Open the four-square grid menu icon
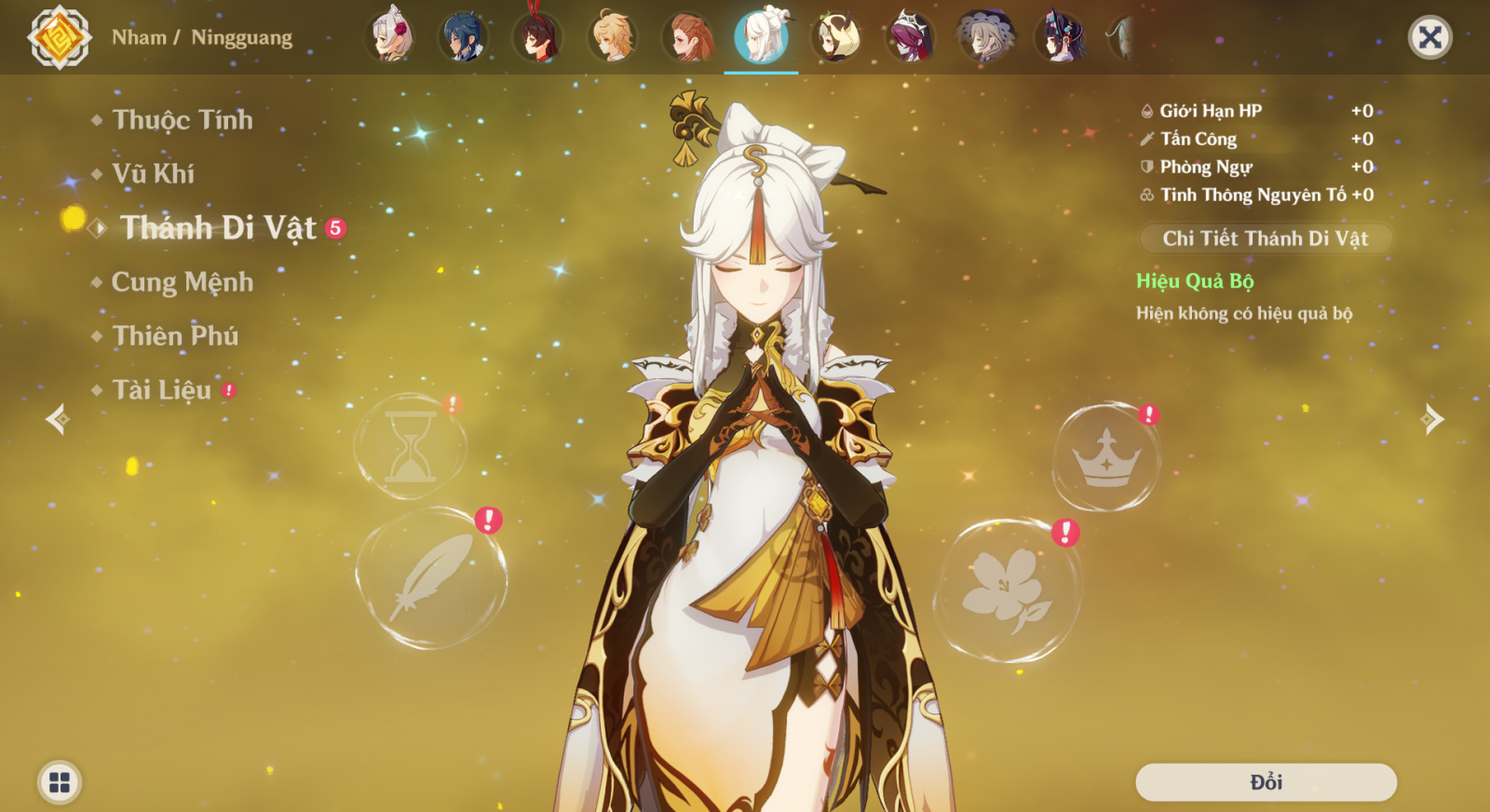Image resolution: width=1490 pixels, height=812 pixels. (x=60, y=782)
